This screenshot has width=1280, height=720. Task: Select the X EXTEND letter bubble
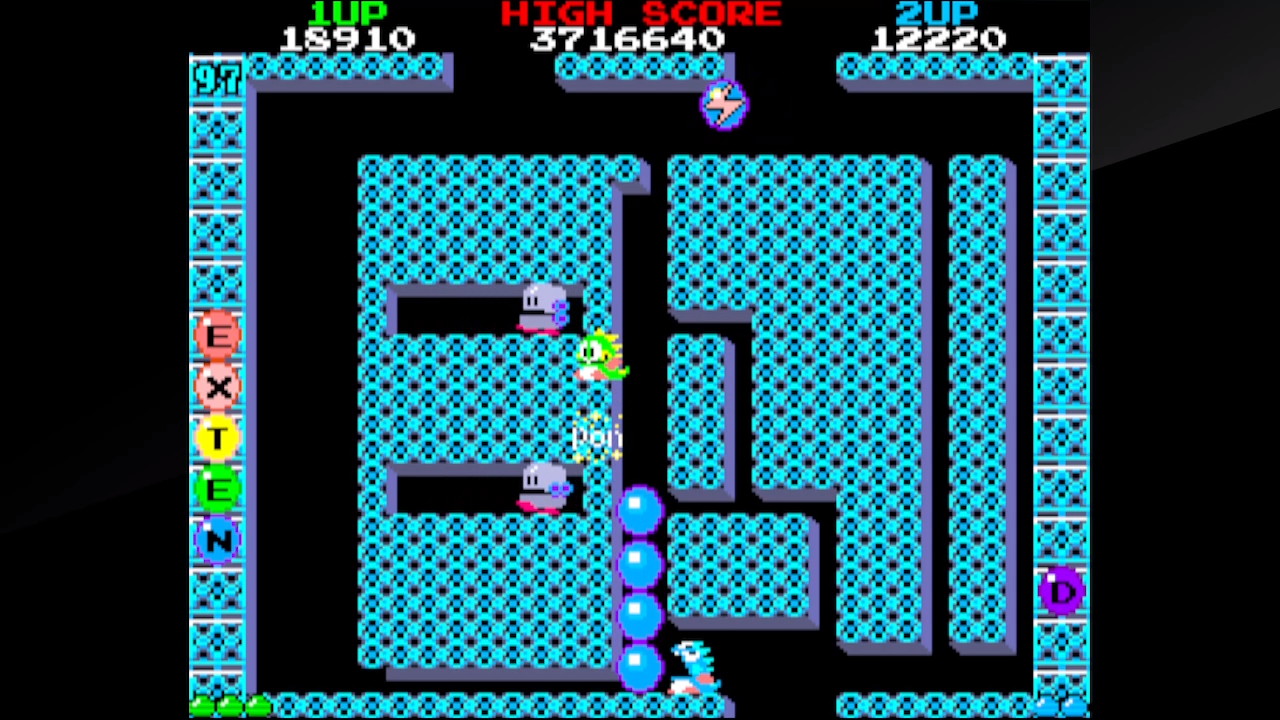point(217,386)
